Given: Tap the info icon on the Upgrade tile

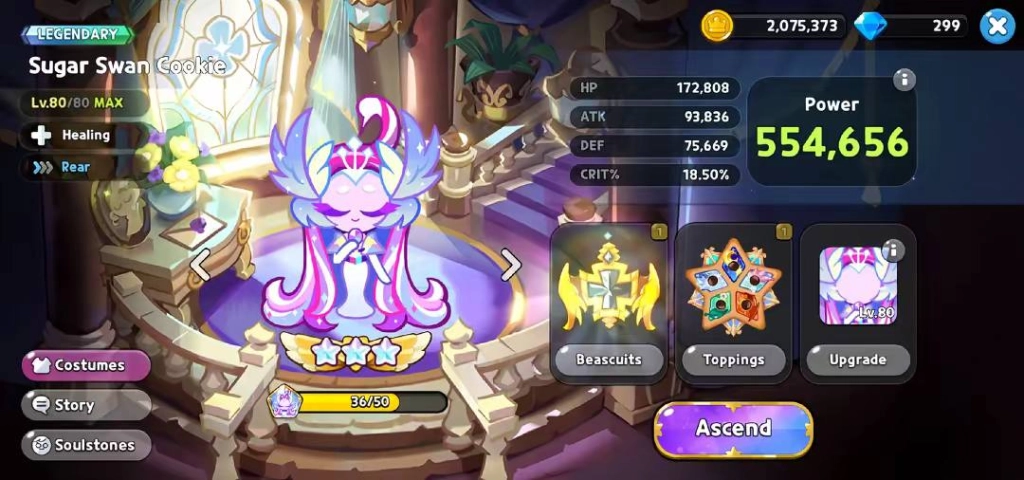Looking at the screenshot, I should [893, 250].
